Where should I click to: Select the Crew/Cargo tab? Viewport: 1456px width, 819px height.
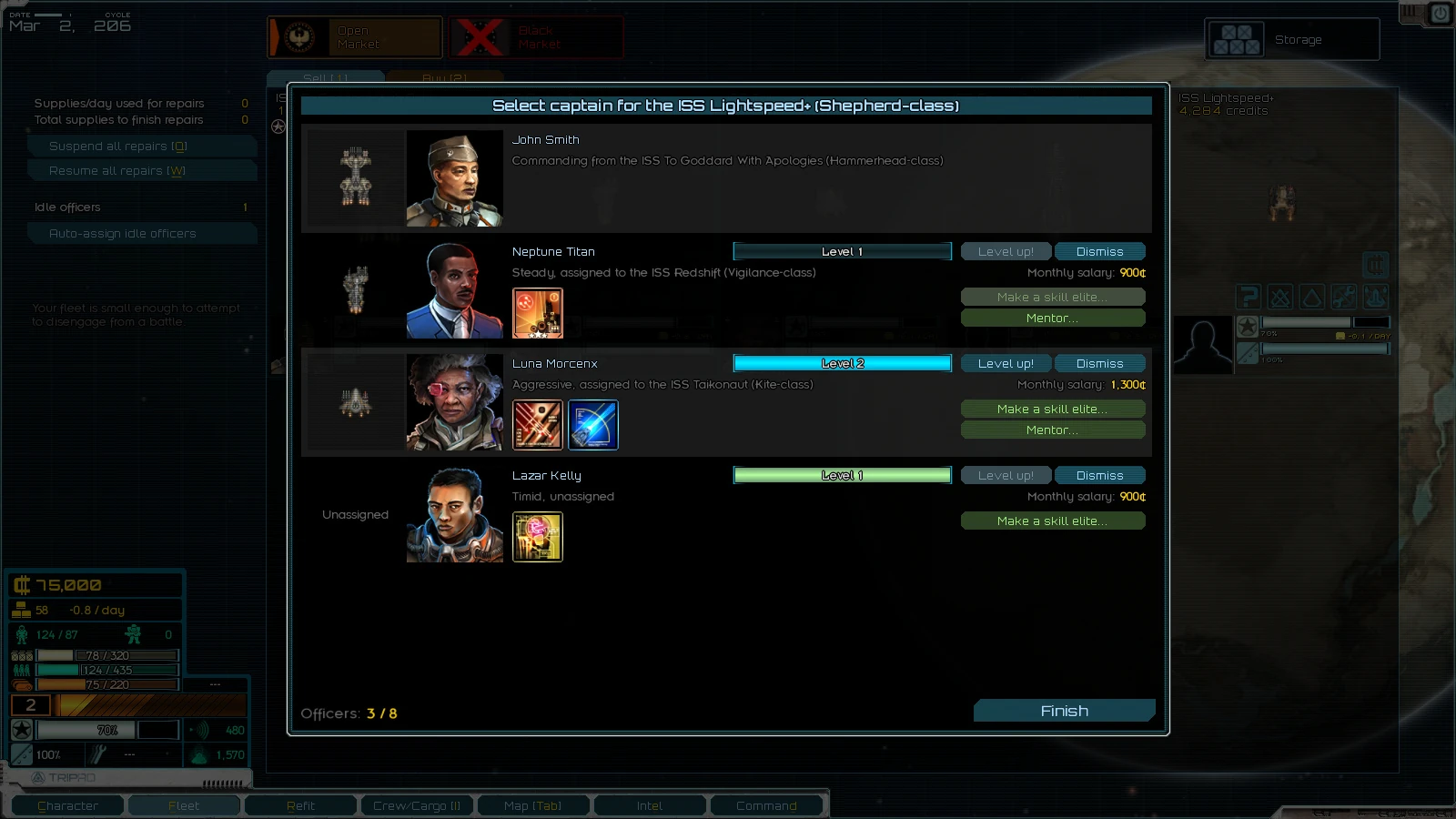(417, 805)
